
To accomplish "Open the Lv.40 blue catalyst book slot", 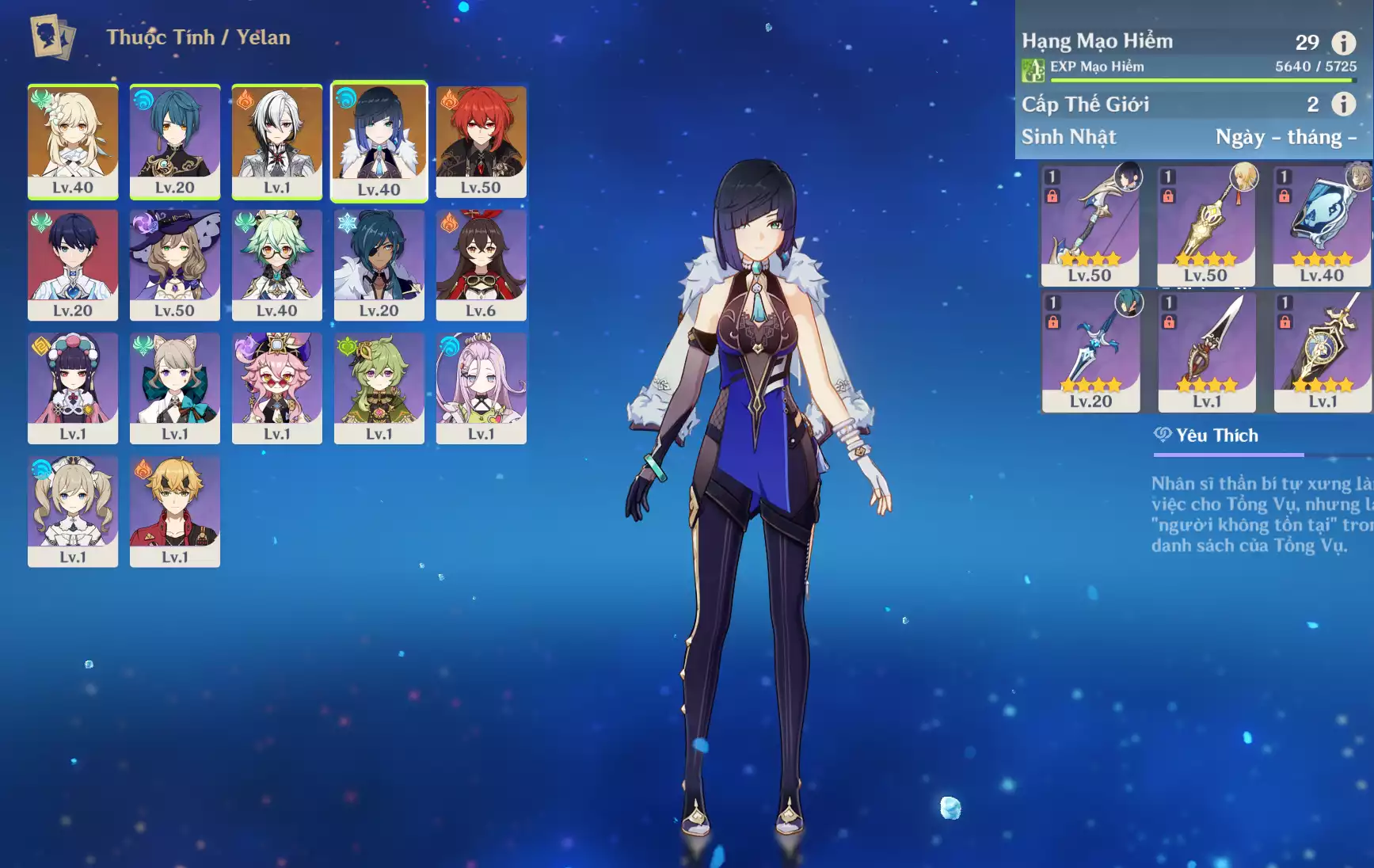I will (1321, 226).
